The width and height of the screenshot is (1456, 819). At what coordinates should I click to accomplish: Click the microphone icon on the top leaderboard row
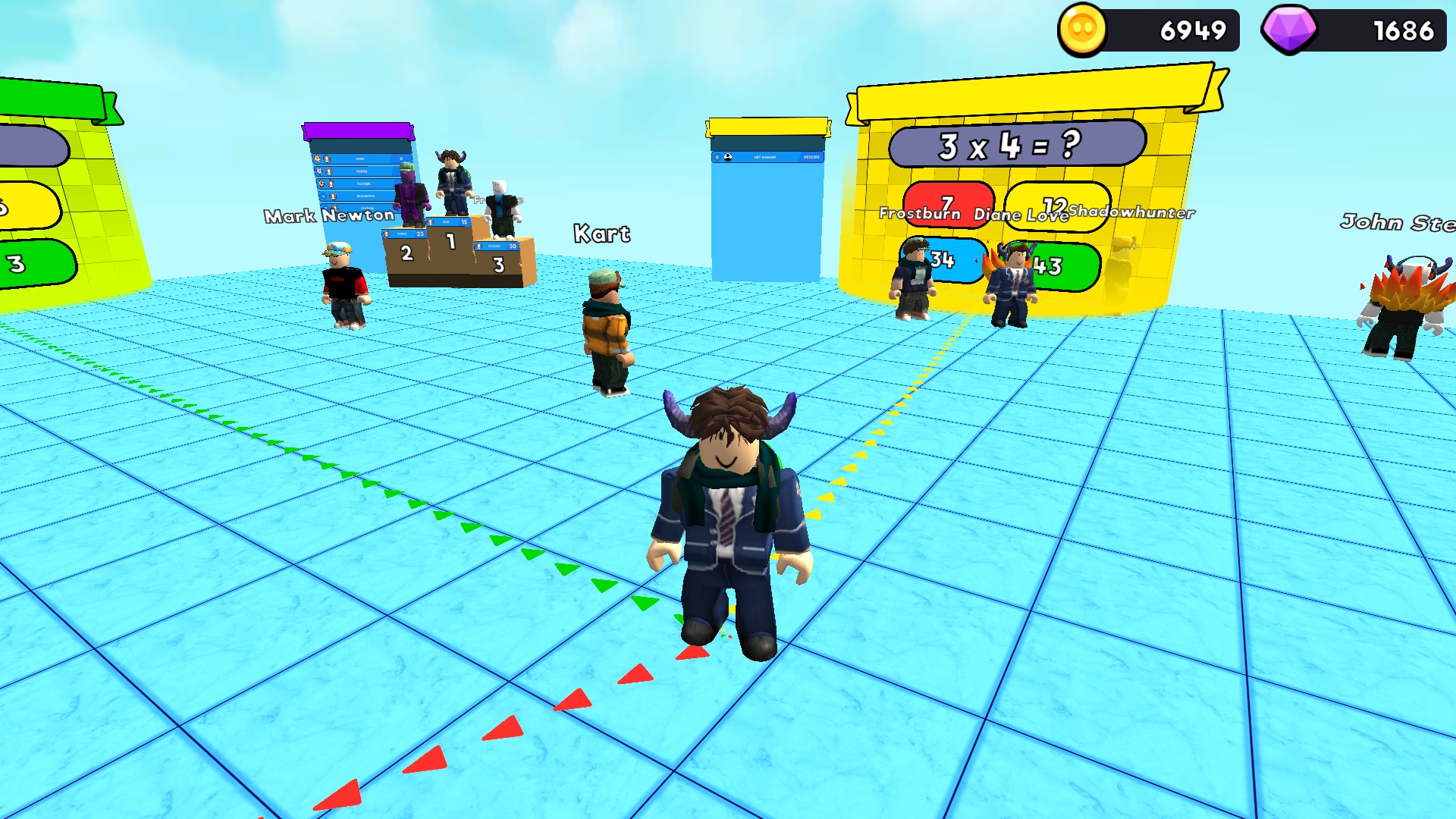(328, 158)
